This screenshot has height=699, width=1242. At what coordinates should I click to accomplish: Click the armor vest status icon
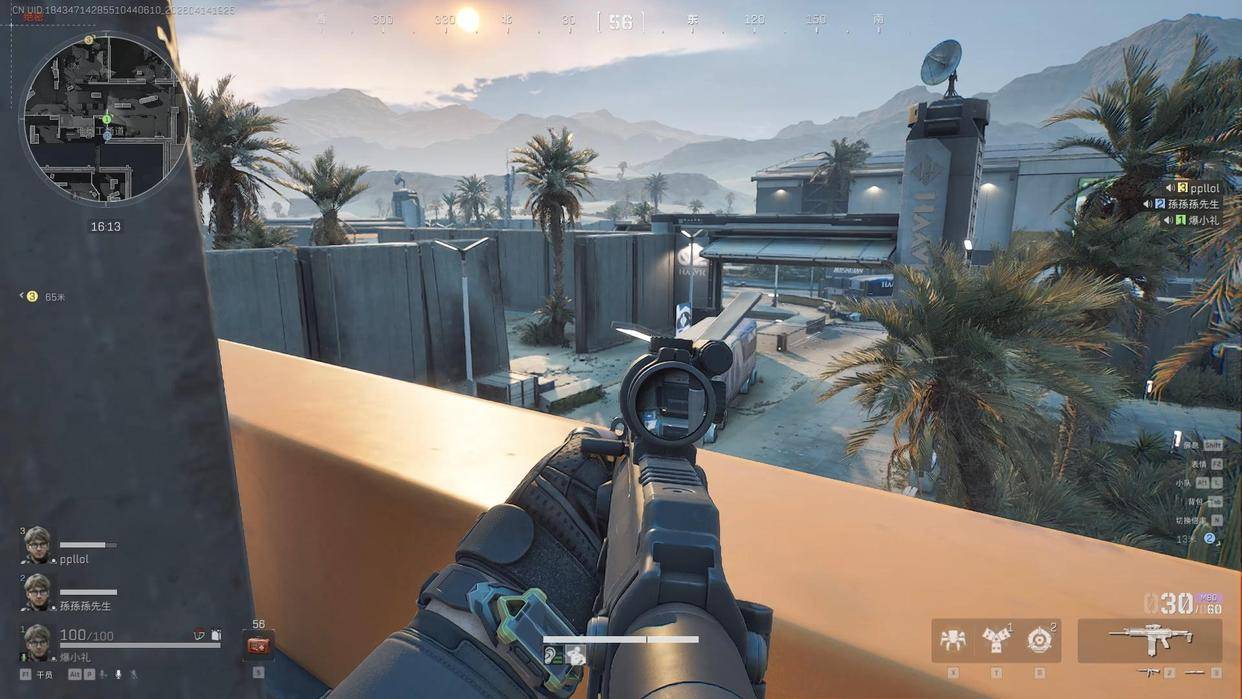(199, 635)
